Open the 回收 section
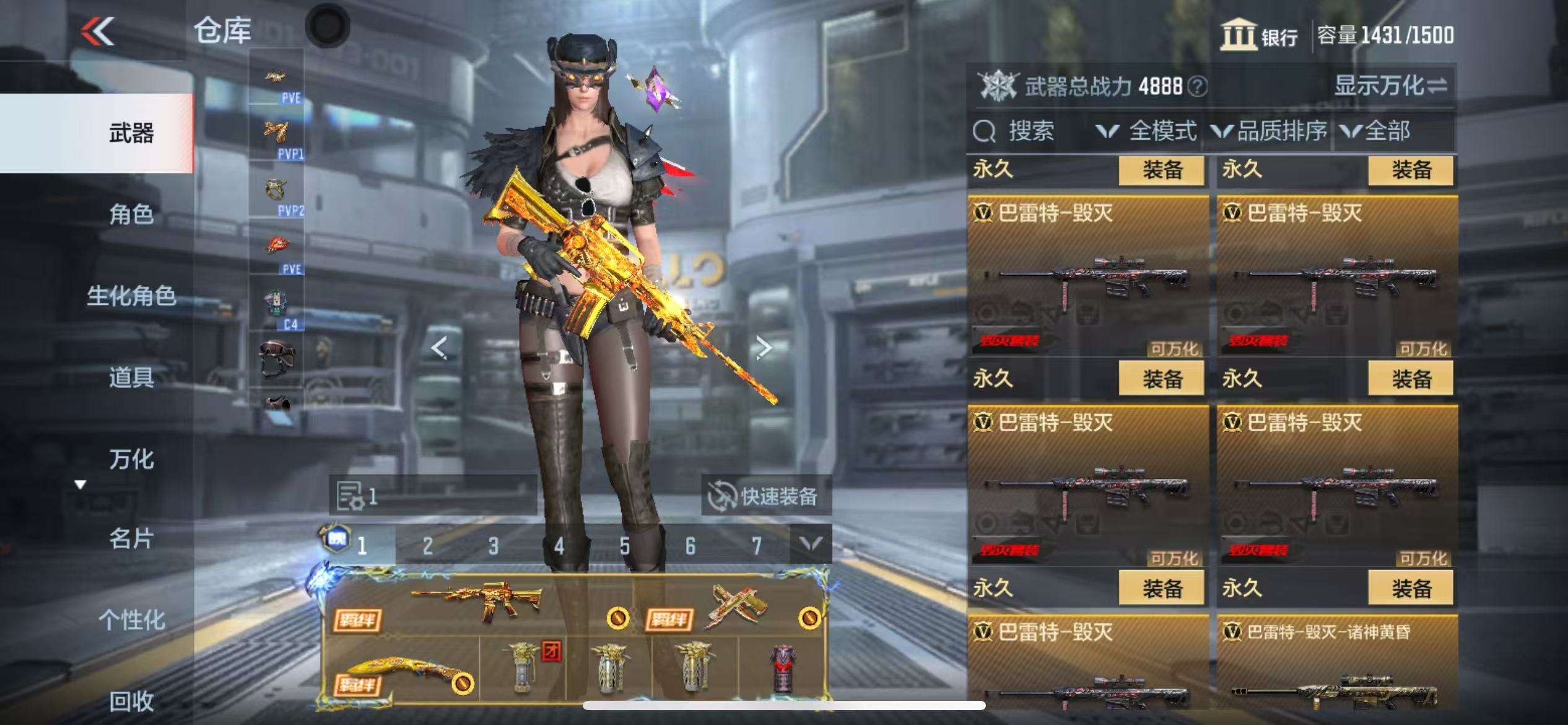The height and width of the screenshot is (725, 1568). [x=131, y=701]
